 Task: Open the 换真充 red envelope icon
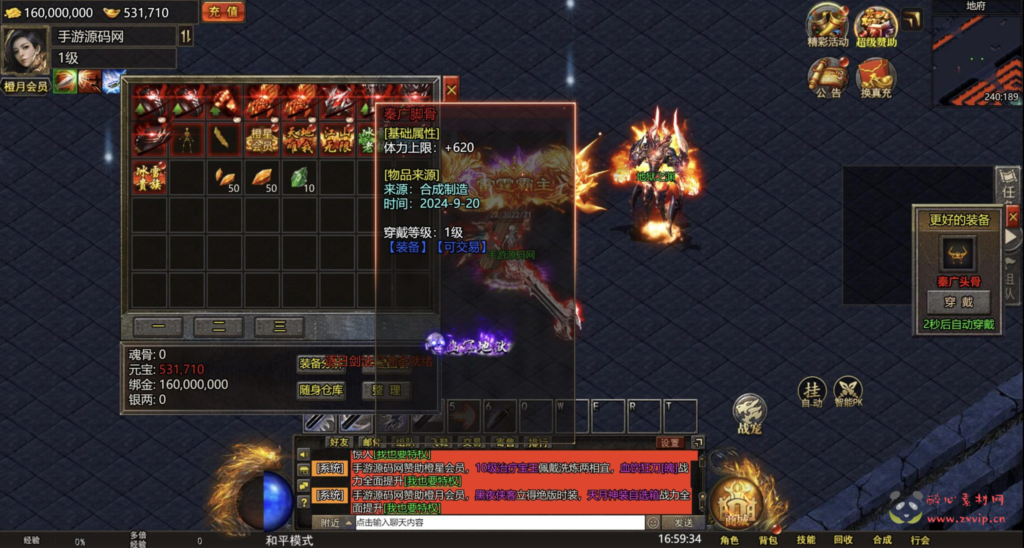[876, 75]
